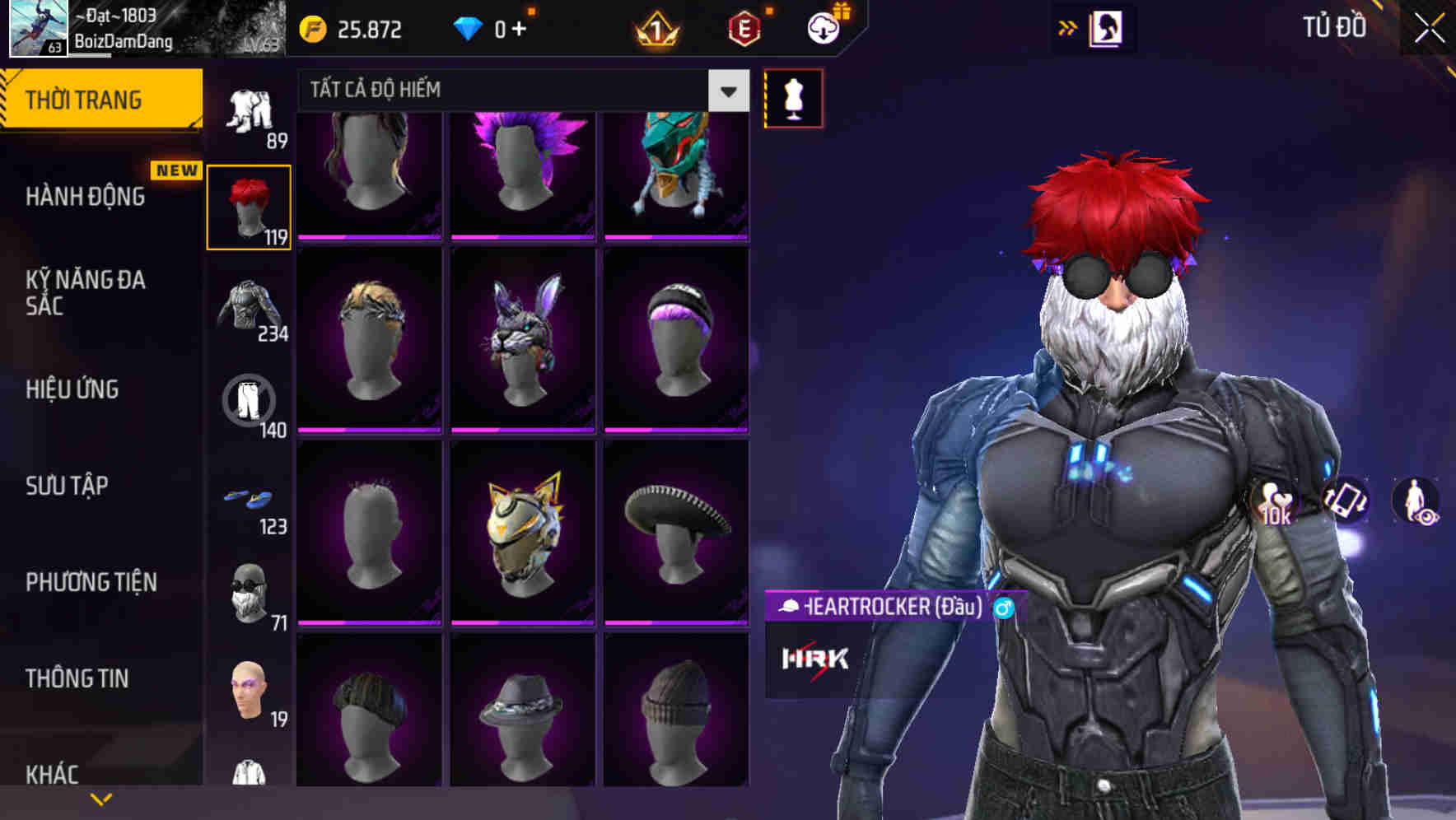Select the red hair headwear category icon

point(250,206)
